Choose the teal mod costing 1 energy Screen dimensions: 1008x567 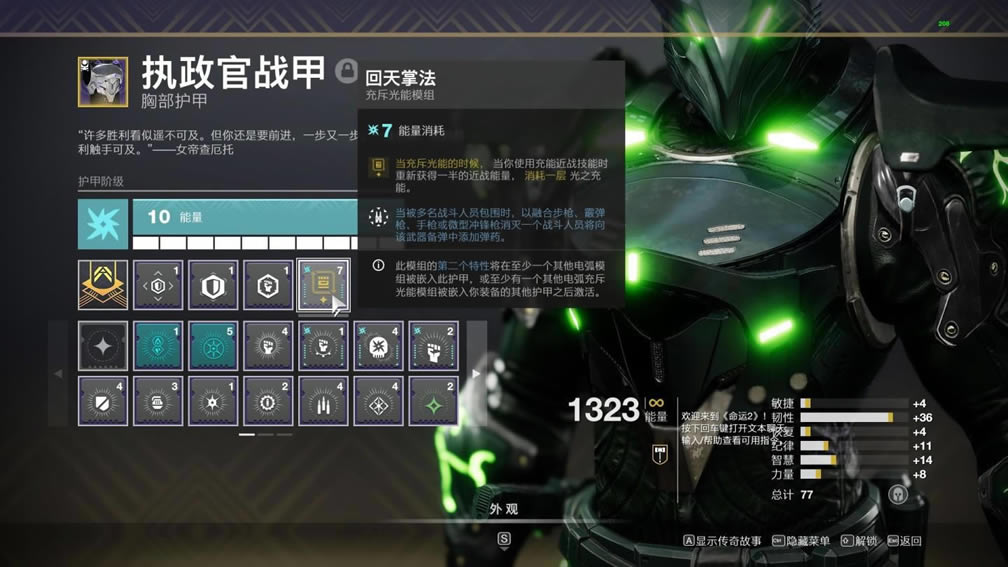pos(158,346)
